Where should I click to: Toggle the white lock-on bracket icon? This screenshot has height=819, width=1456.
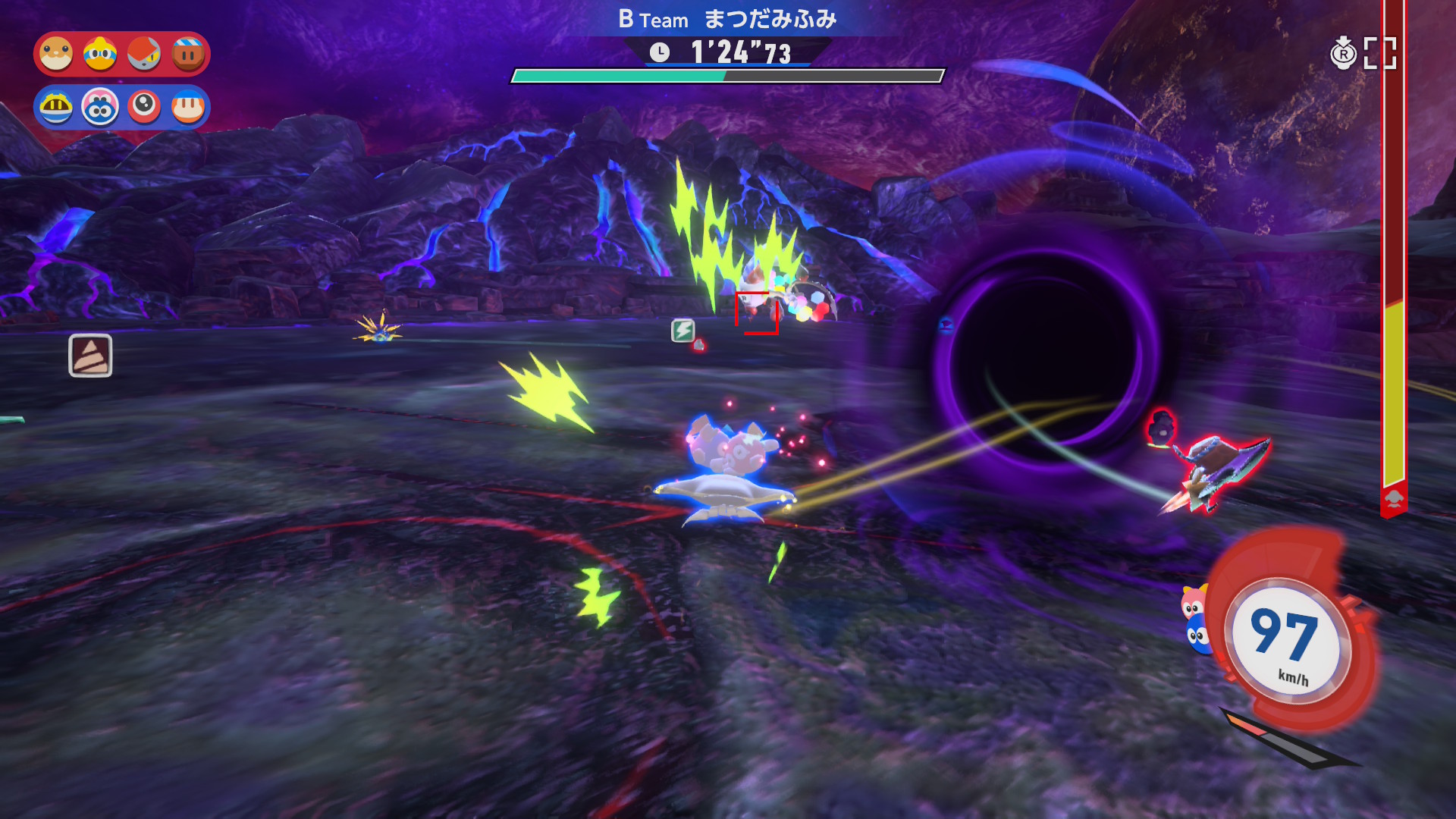[x=1379, y=54]
